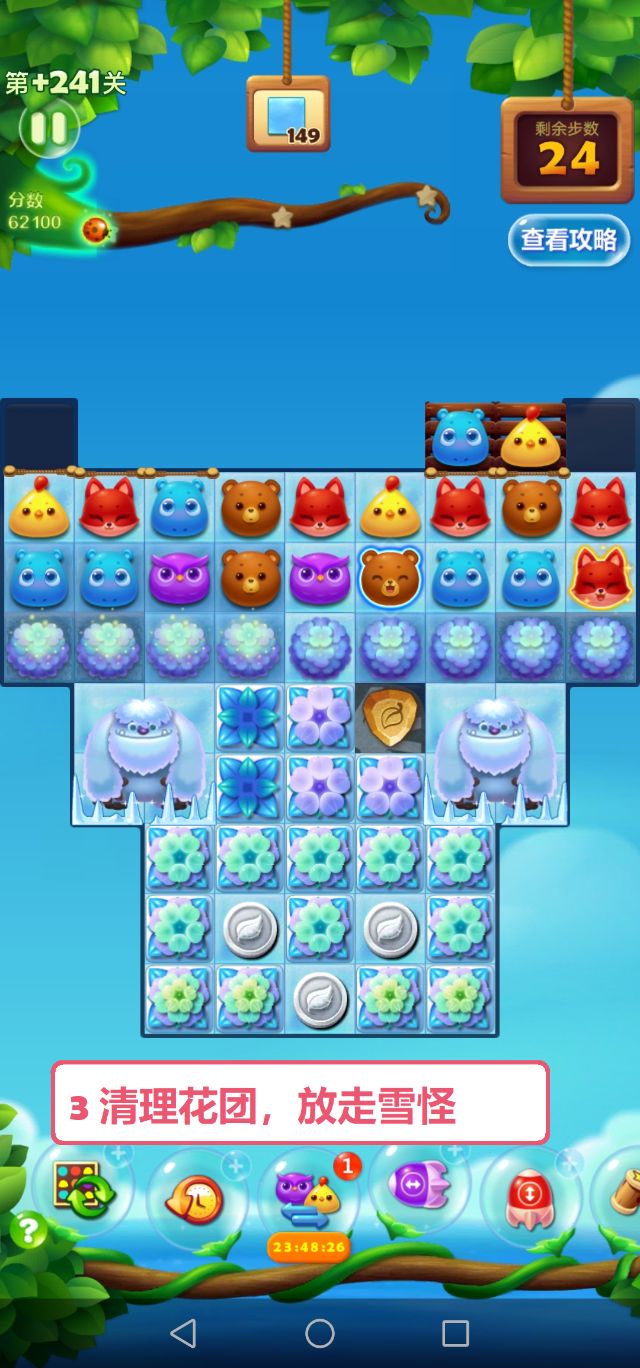Viewport: 640px width, 1368px height.
Task: Select the caged yellow chick tile
Action: [x=531, y=437]
